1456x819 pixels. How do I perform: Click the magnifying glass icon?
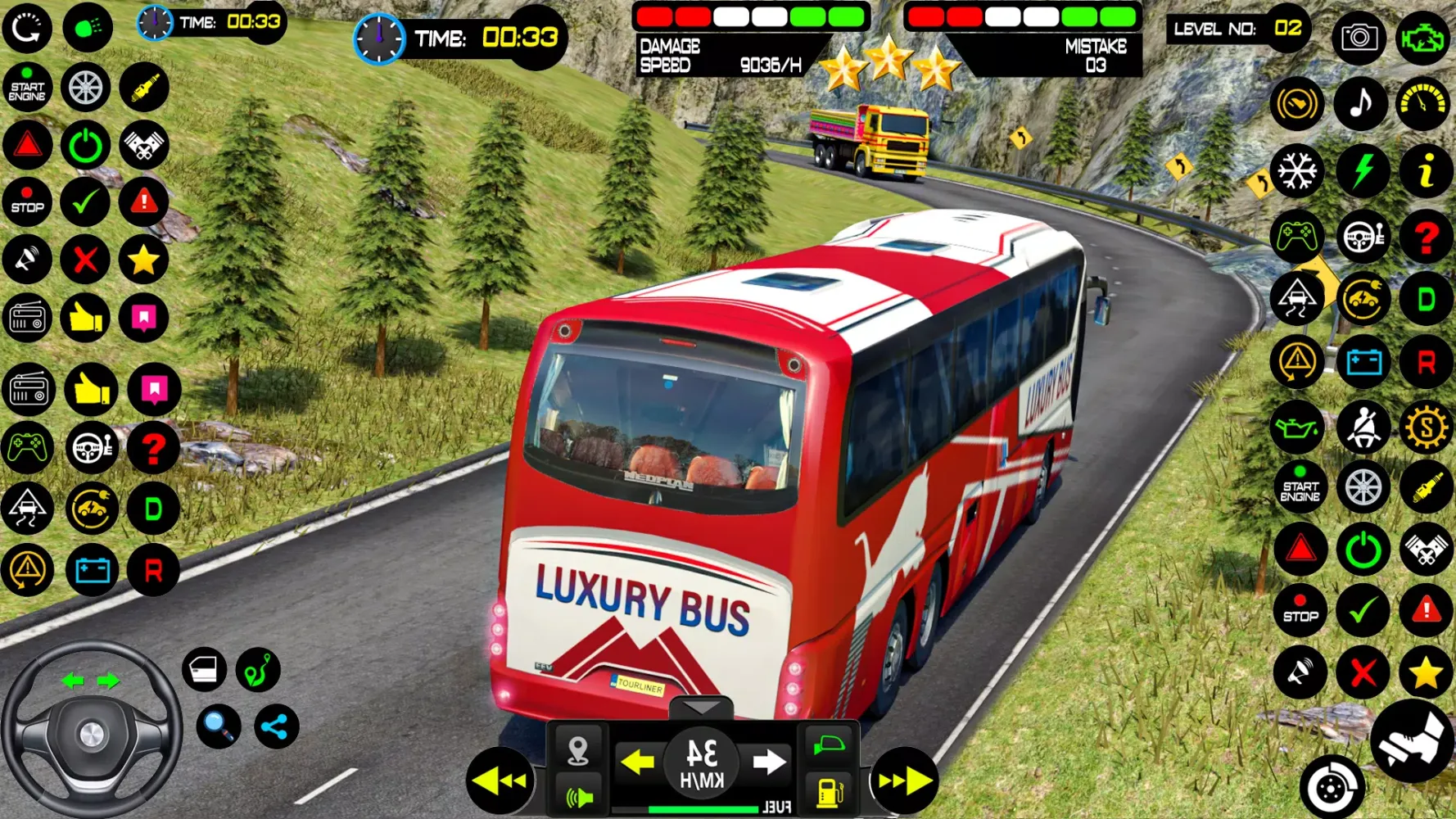[x=219, y=726]
